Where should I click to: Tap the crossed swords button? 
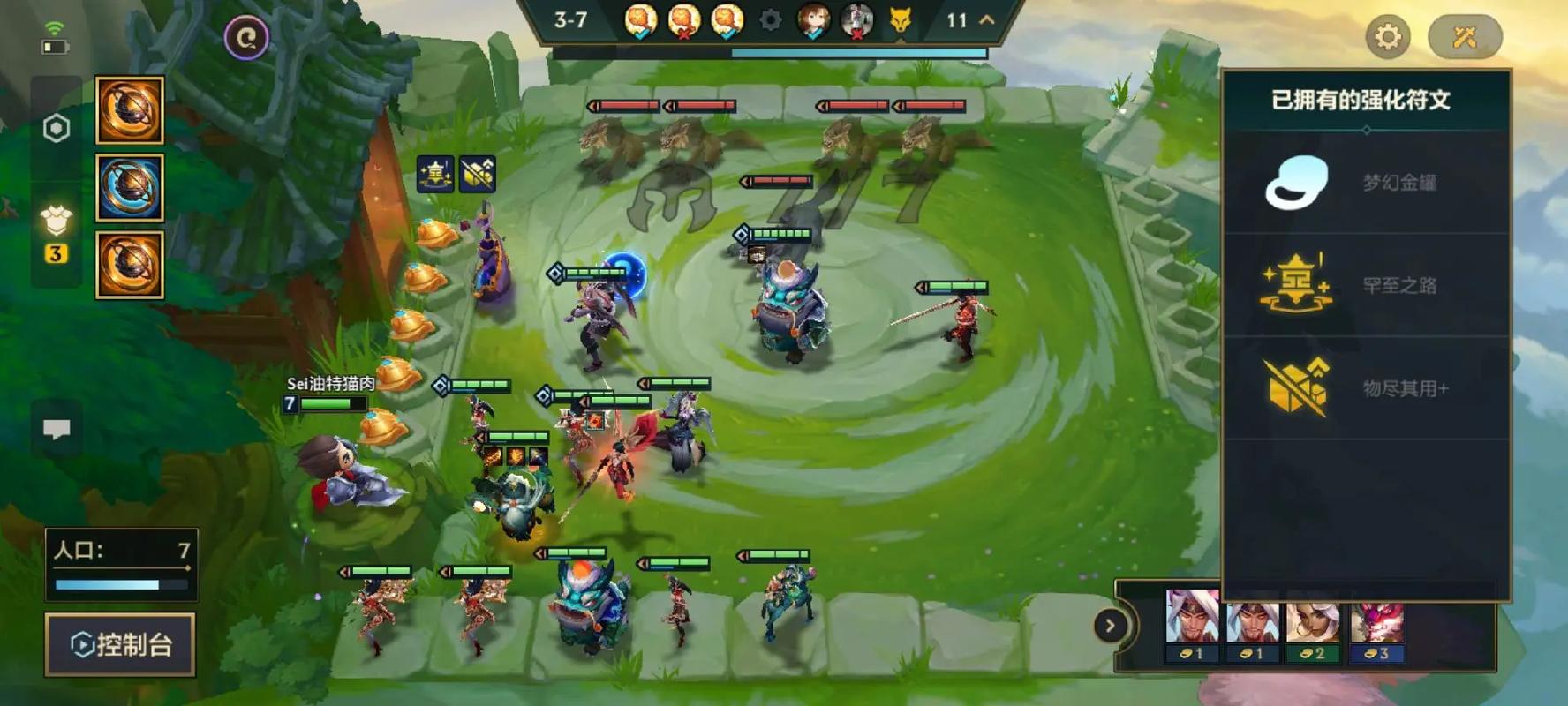pos(1464,37)
